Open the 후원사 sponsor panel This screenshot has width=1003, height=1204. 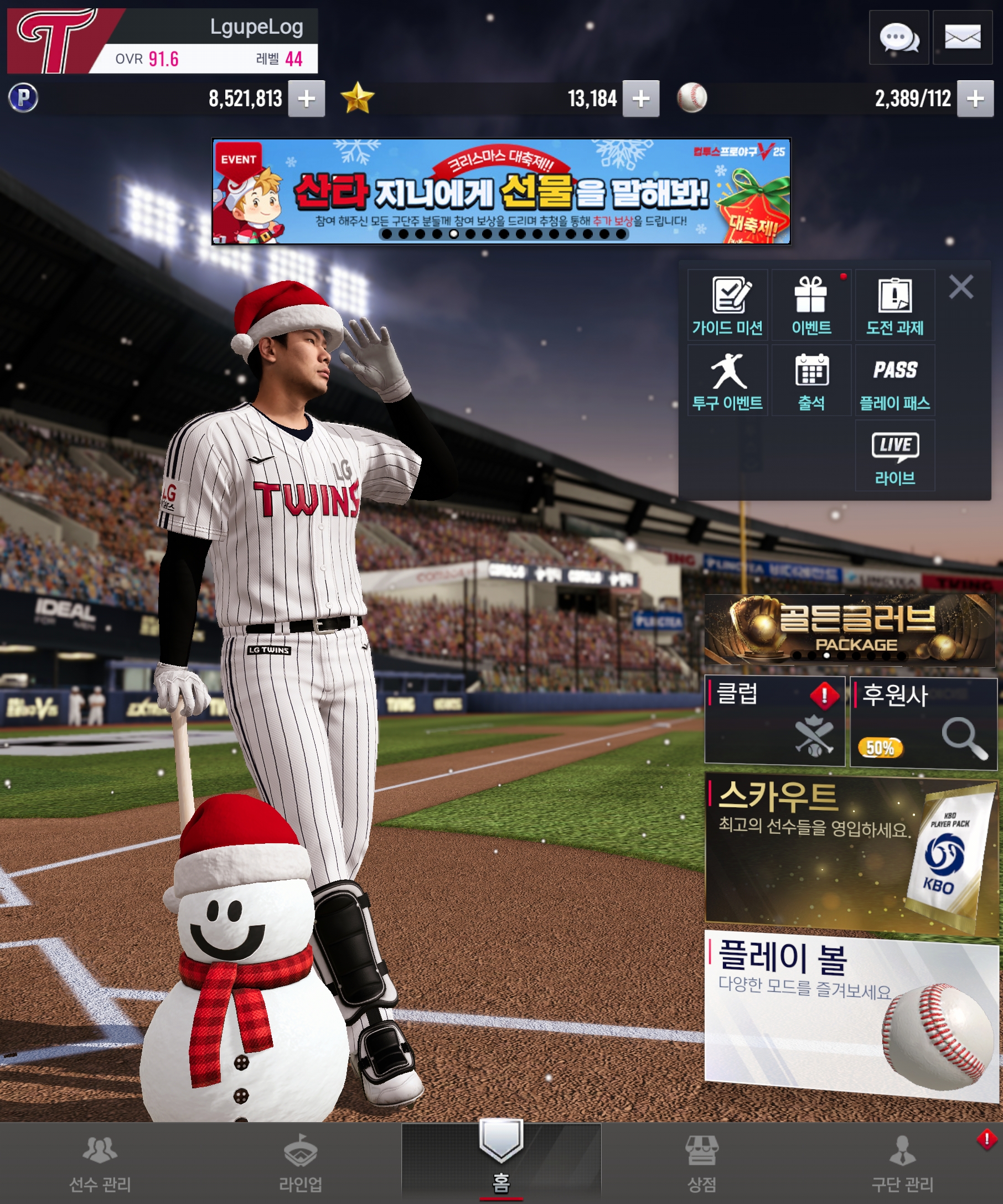pos(923,723)
